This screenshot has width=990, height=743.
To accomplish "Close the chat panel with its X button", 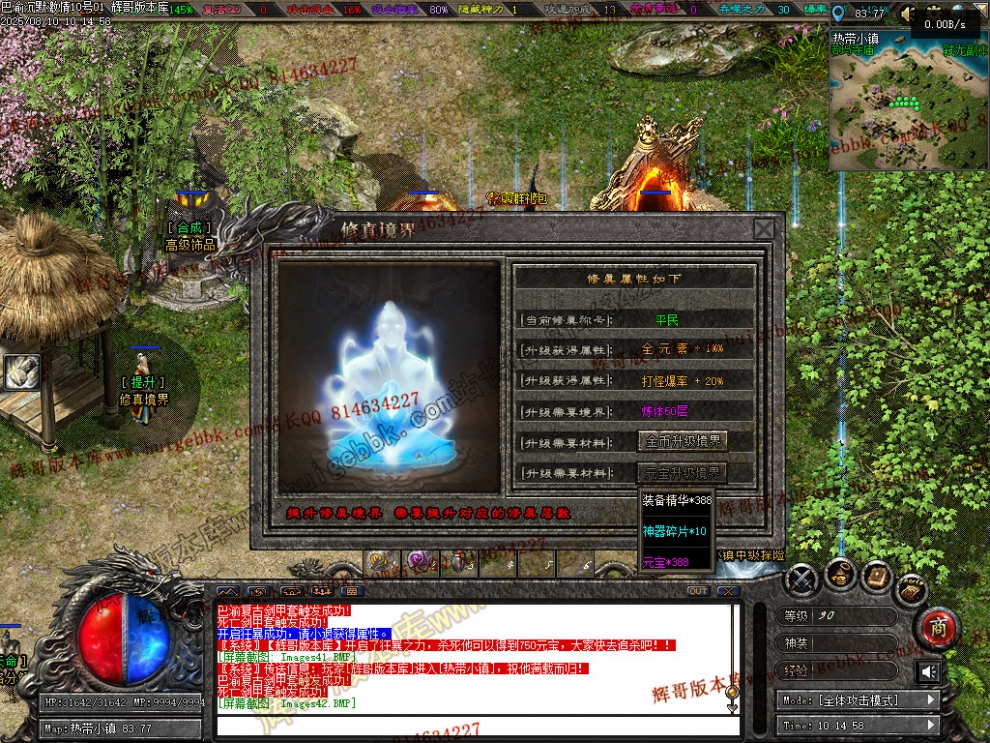I will pyautogui.click(x=729, y=591).
